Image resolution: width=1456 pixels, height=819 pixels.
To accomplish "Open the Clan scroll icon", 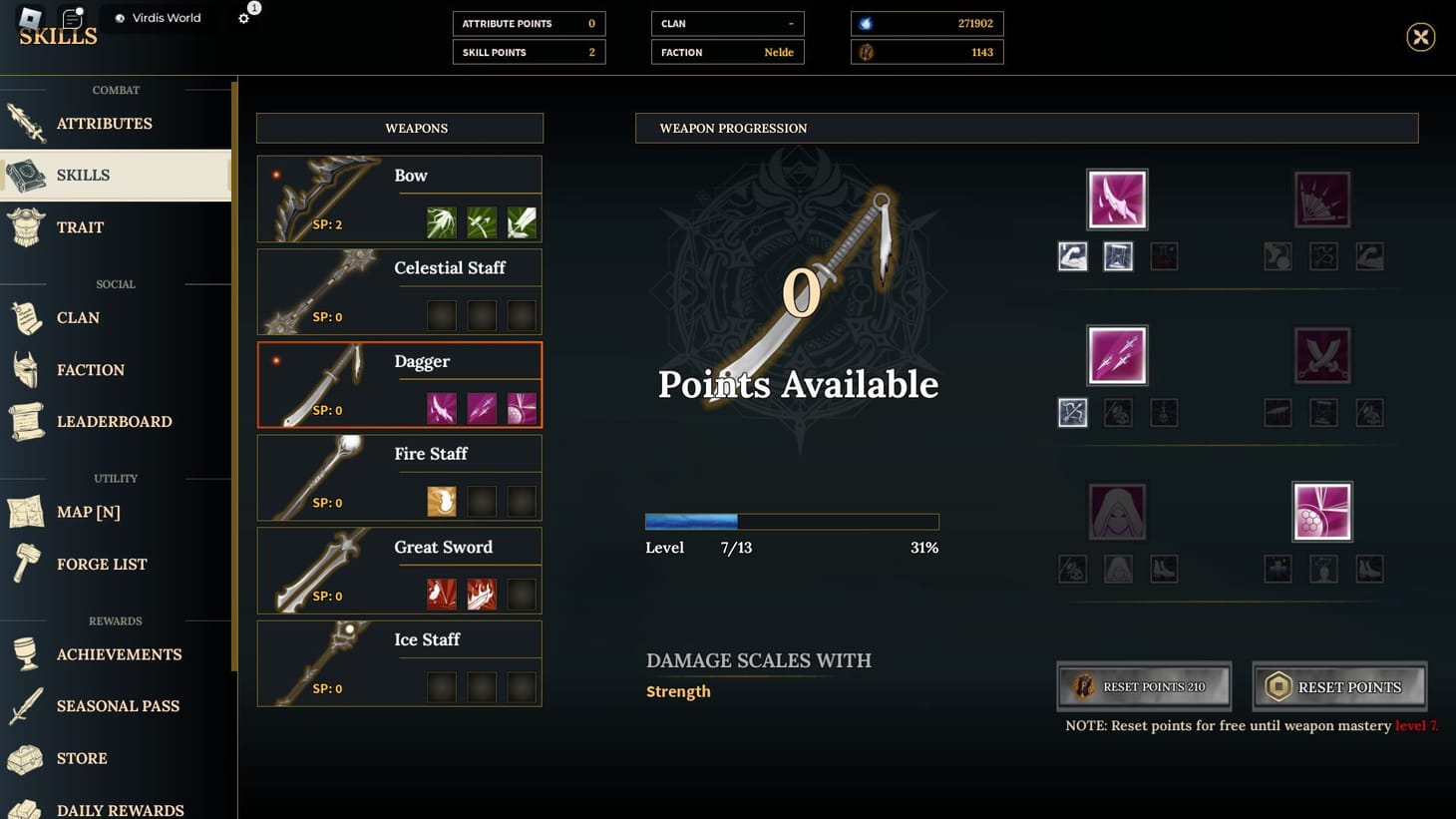I will [25, 317].
